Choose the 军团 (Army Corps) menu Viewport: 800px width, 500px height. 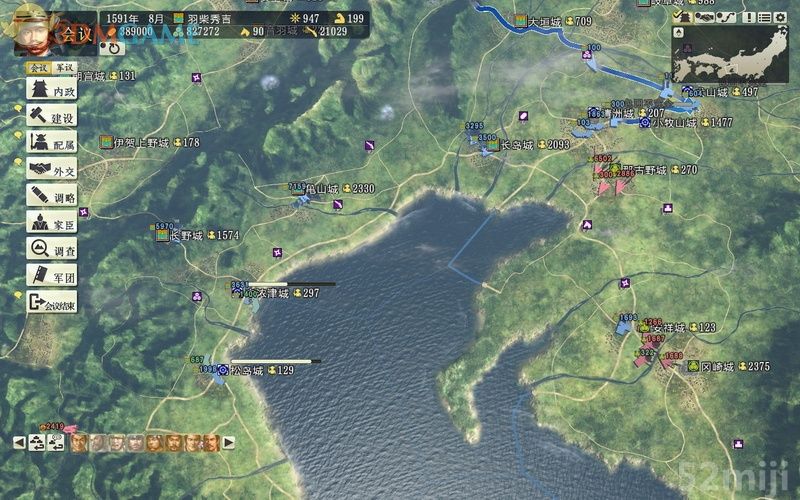coord(50,275)
